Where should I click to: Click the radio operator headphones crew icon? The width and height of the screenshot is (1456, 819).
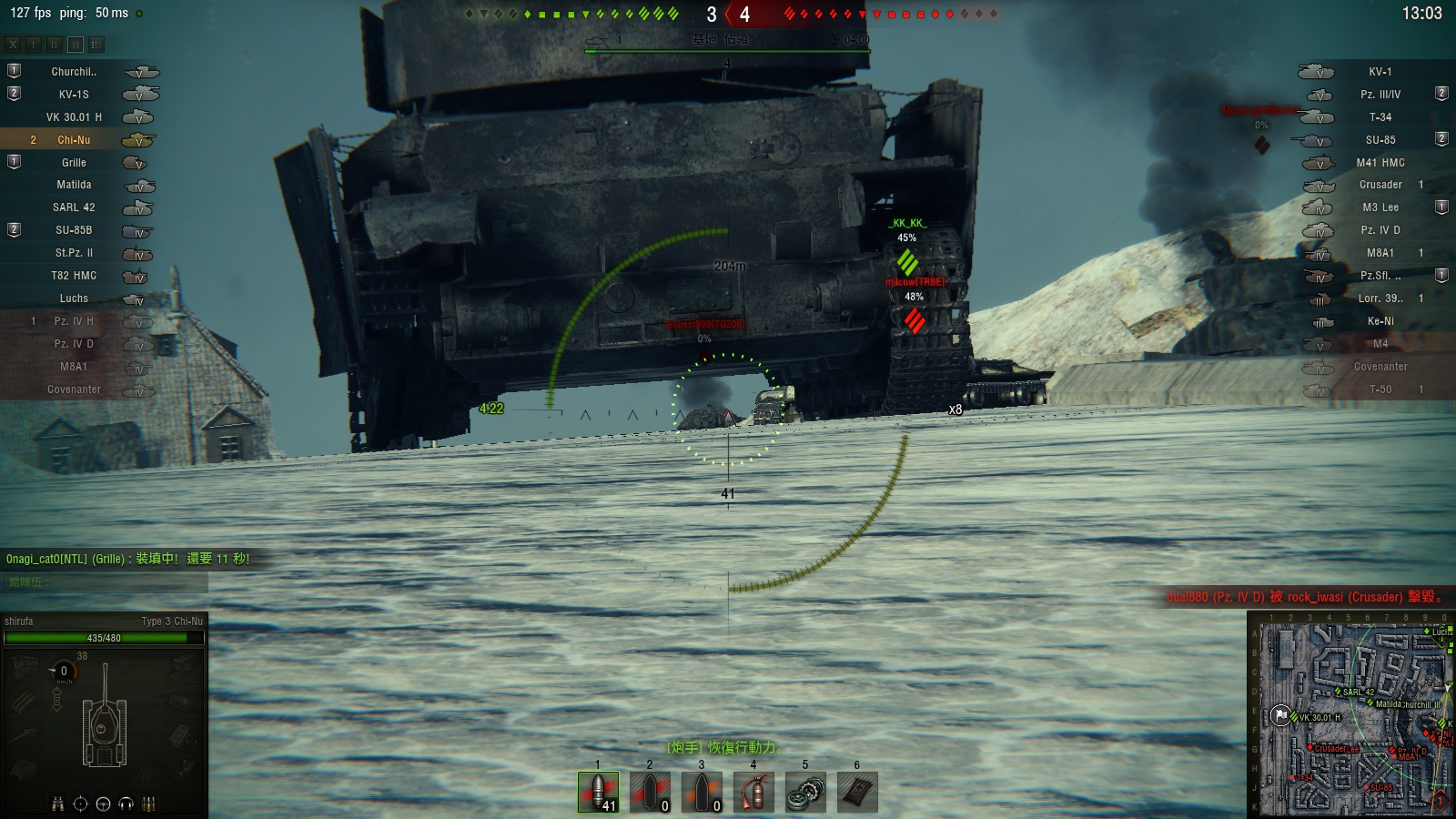[126, 804]
